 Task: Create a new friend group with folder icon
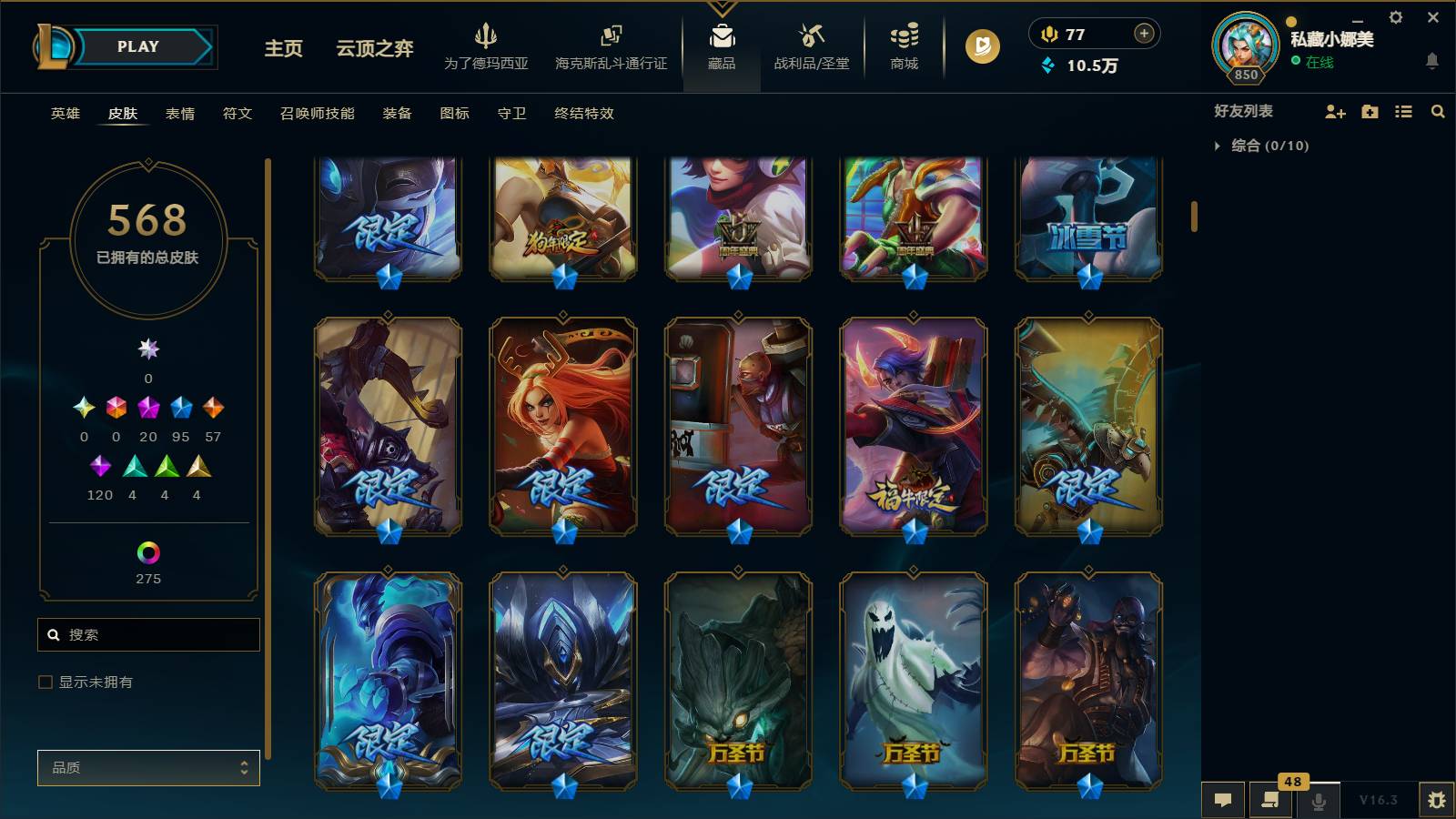click(1369, 111)
